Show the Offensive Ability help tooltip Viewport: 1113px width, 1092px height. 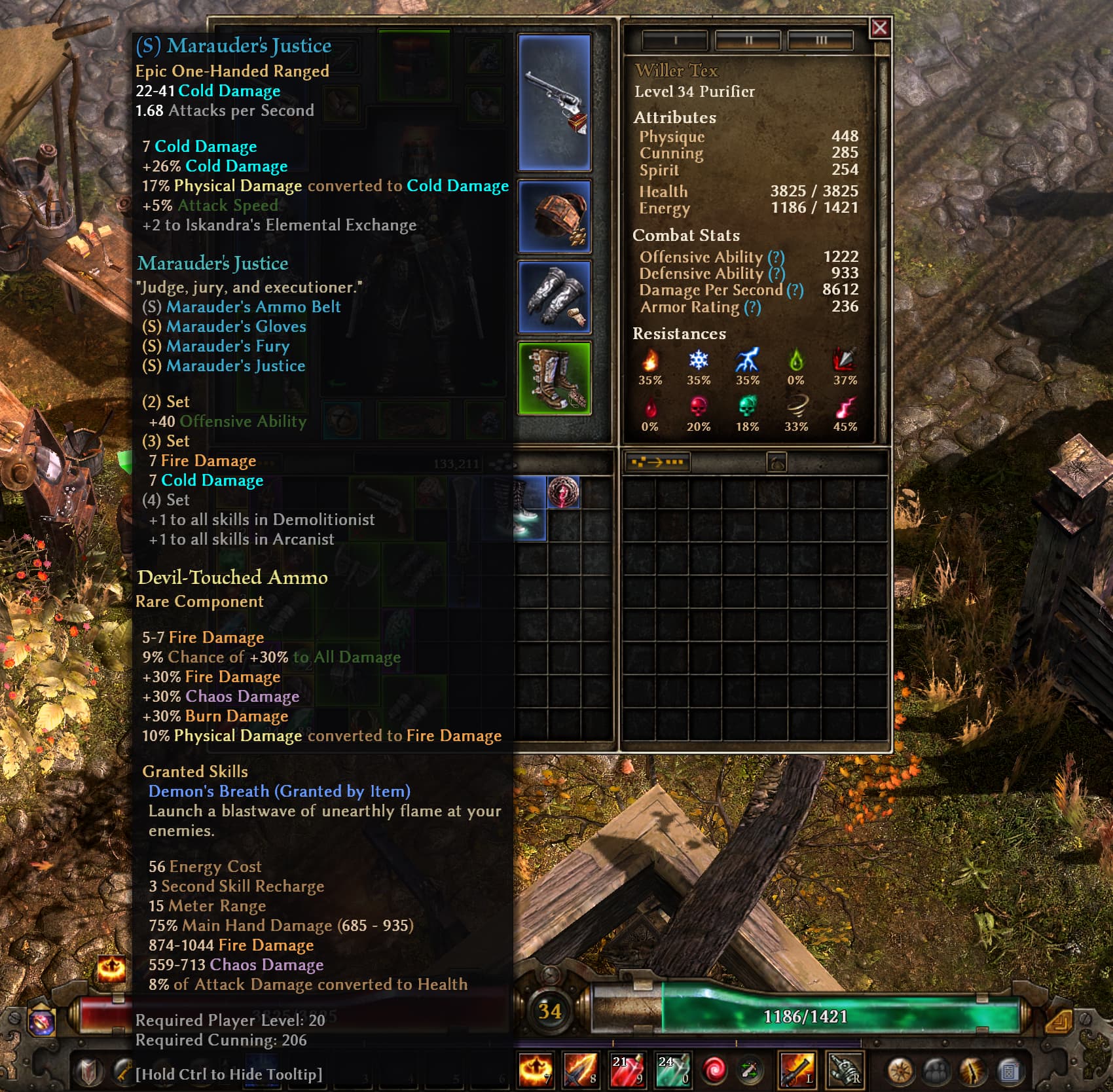[776, 257]
